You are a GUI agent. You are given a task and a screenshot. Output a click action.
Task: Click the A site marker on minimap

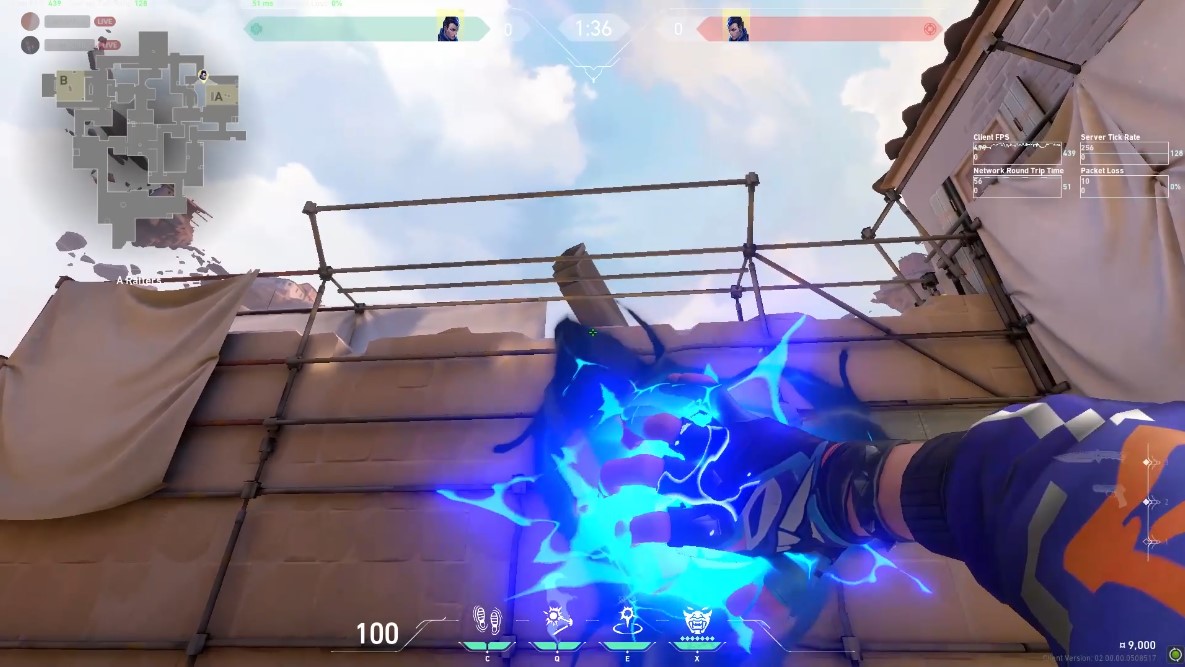click(218, 95)
